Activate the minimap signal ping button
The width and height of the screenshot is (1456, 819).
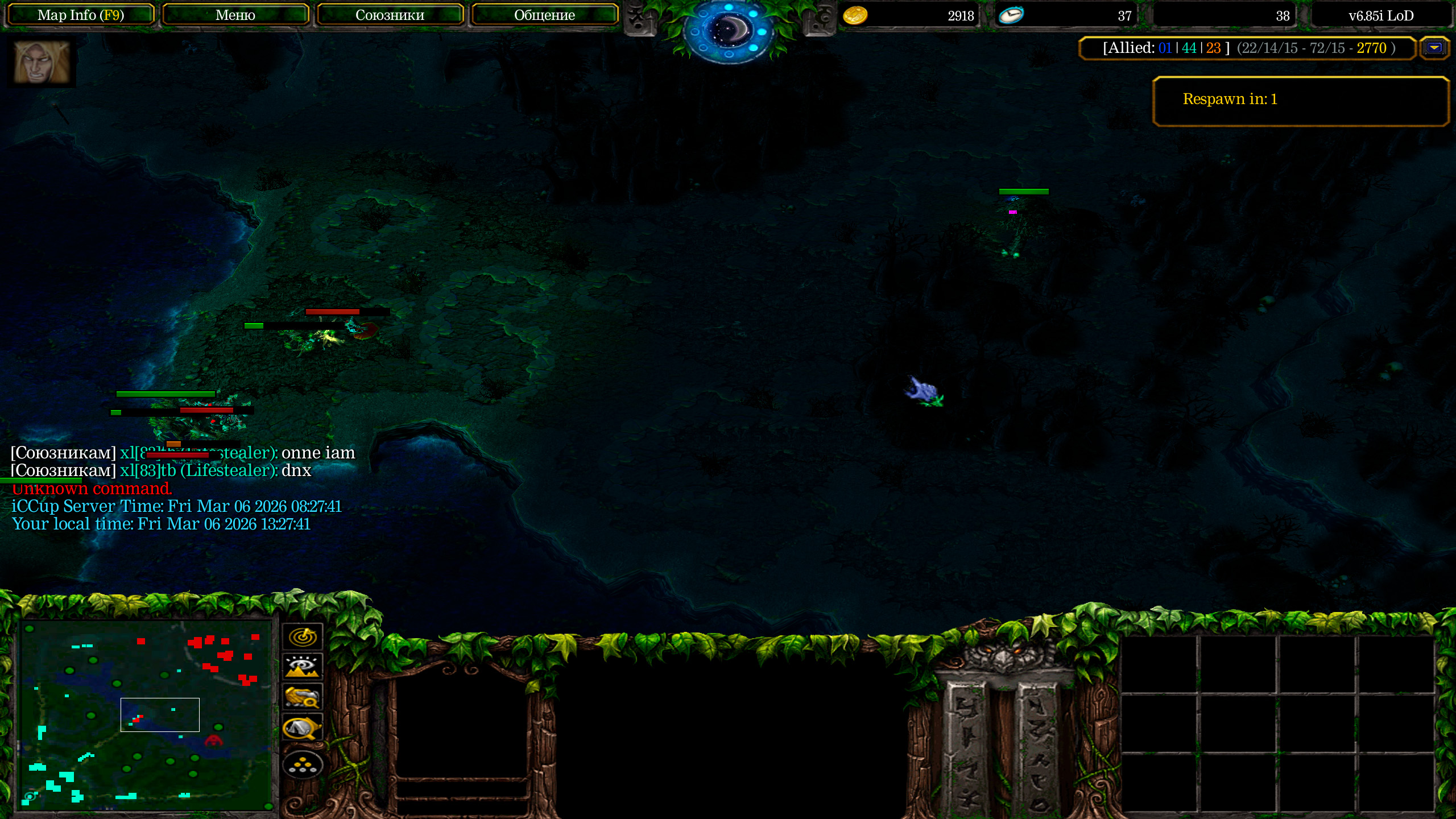tap(303, 636)
